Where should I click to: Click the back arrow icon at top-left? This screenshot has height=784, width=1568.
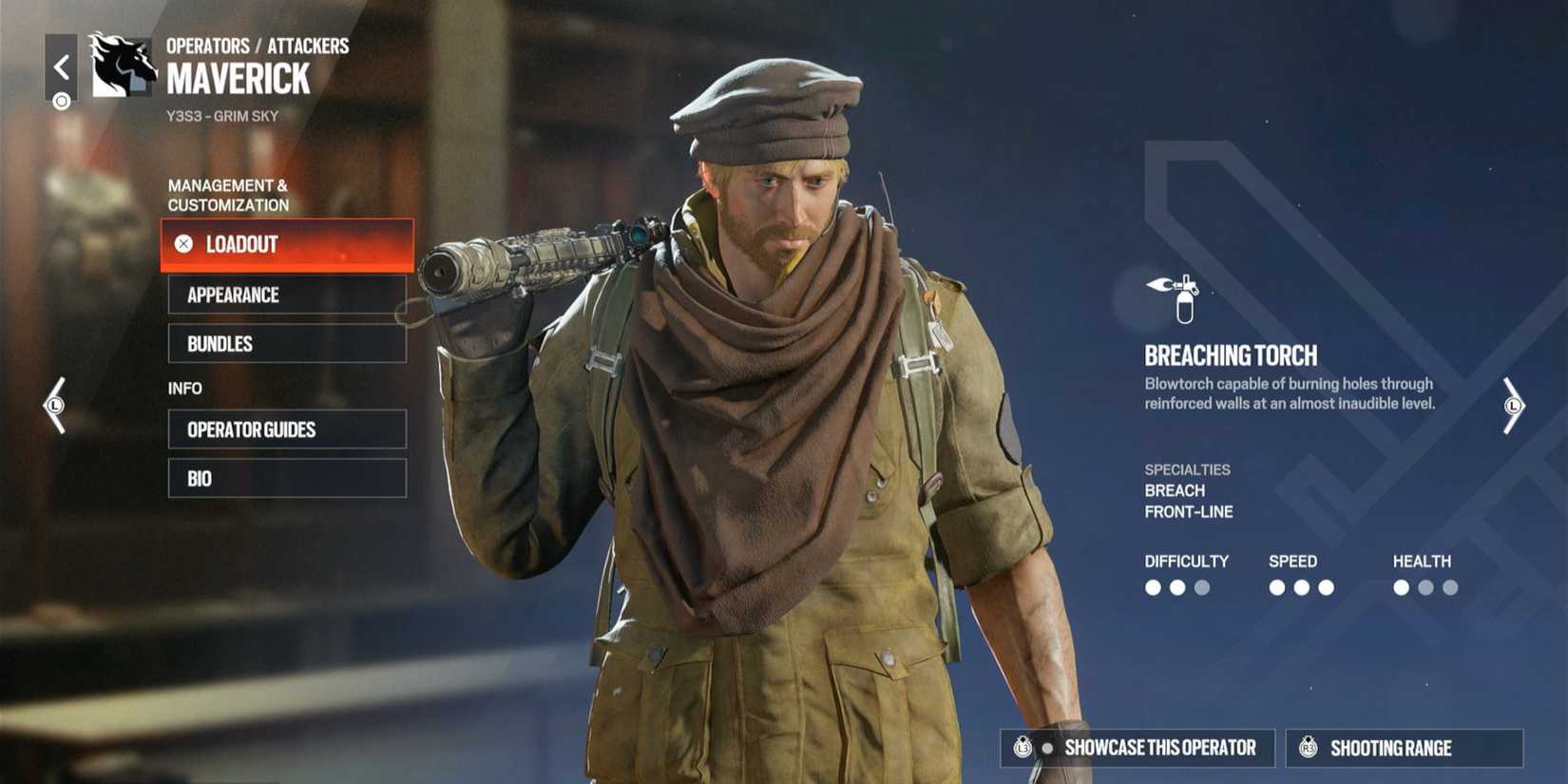pyautogui.click(x=61, y=67)
